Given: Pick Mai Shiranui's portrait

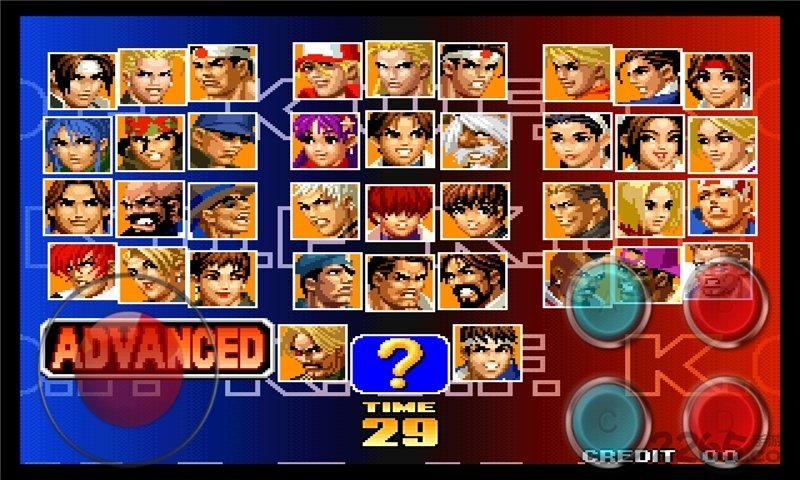Looking at the screenshot, I should pos(650,142).
